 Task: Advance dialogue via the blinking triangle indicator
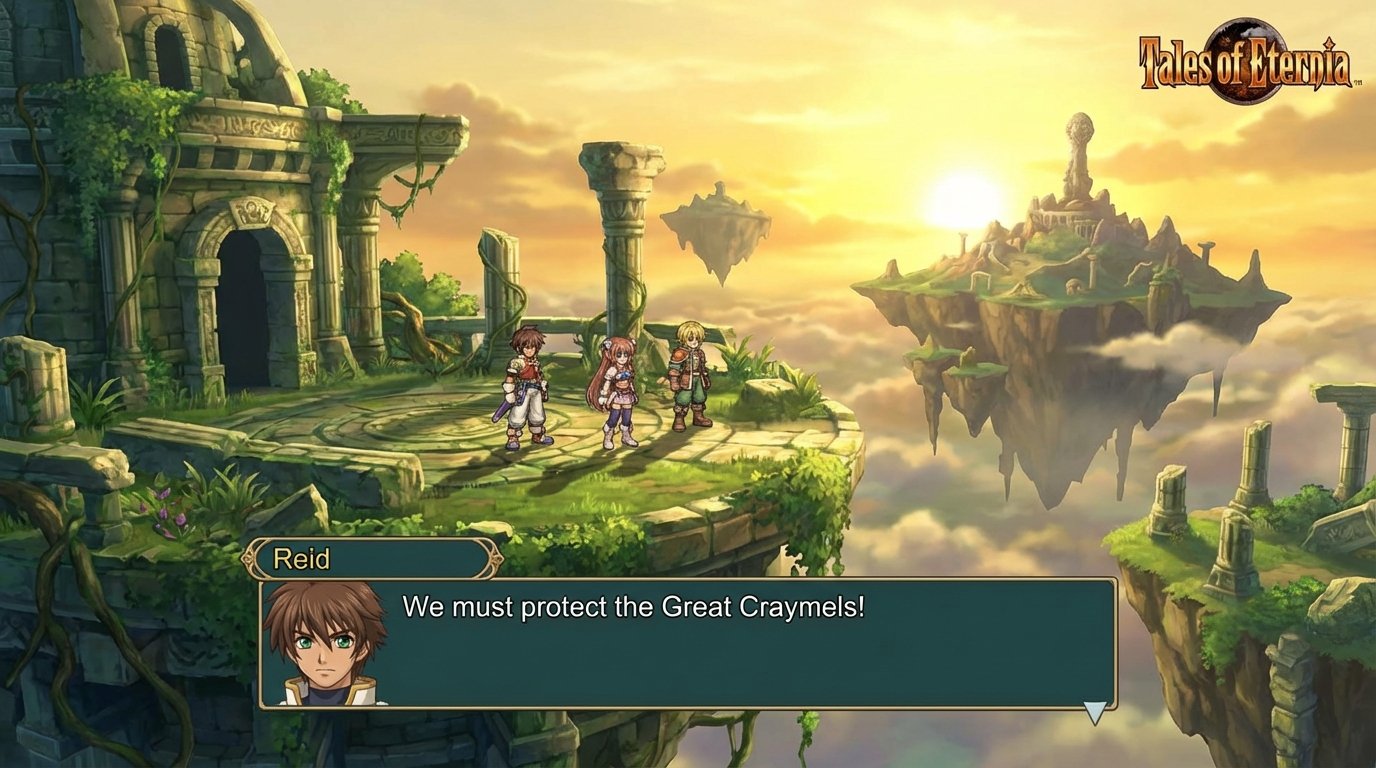click(1097, 712)
